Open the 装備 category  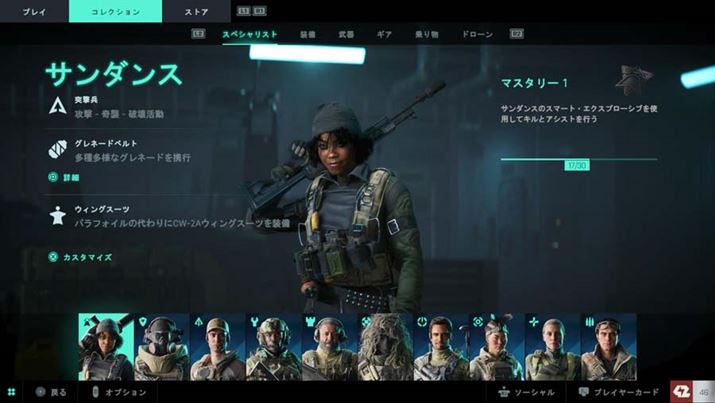[308, 34]
